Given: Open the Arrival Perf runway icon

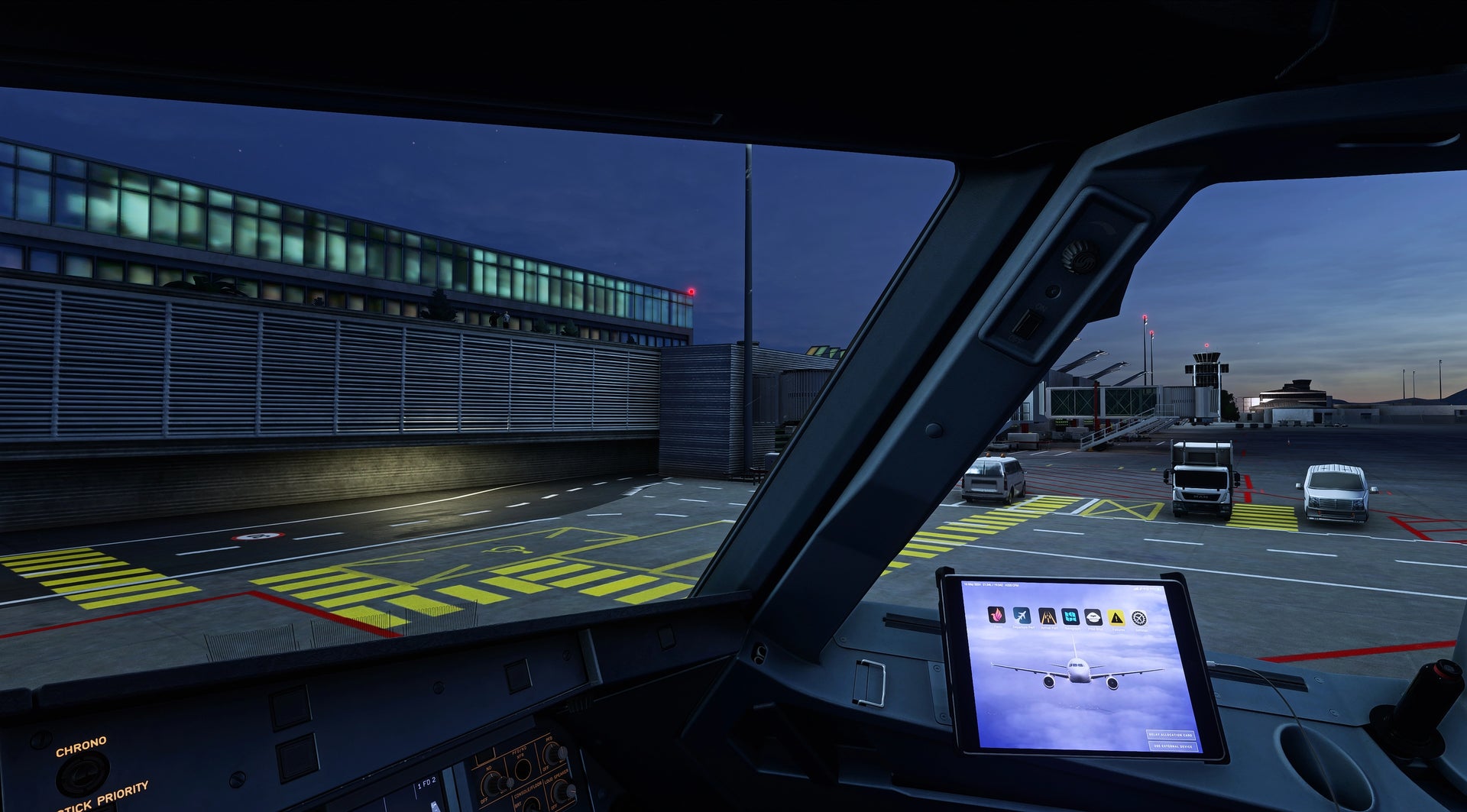Looking at the screenshot, I should click(1047, 616).
